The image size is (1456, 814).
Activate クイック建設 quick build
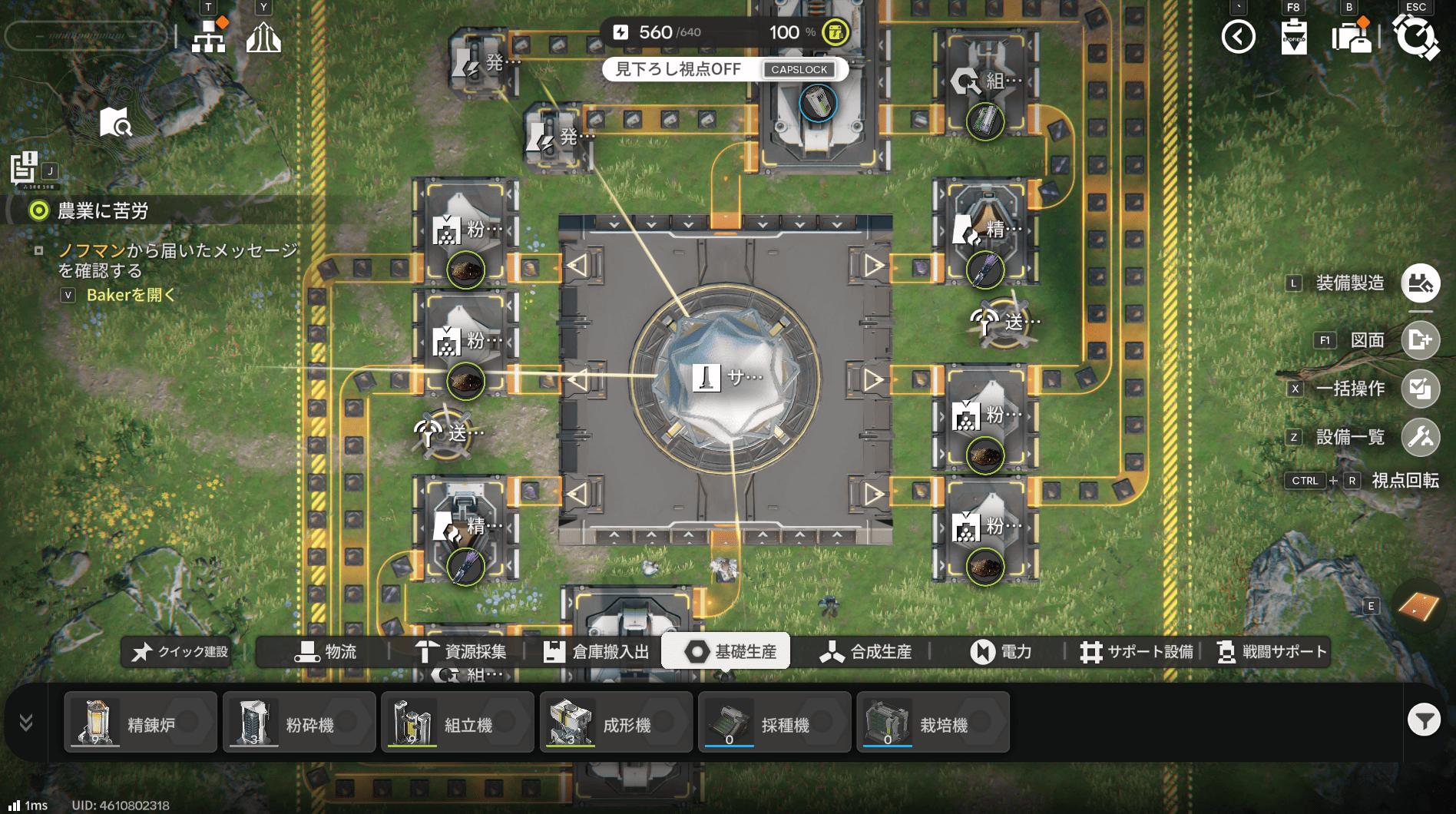pyautogui.click(x=180, y=652)
